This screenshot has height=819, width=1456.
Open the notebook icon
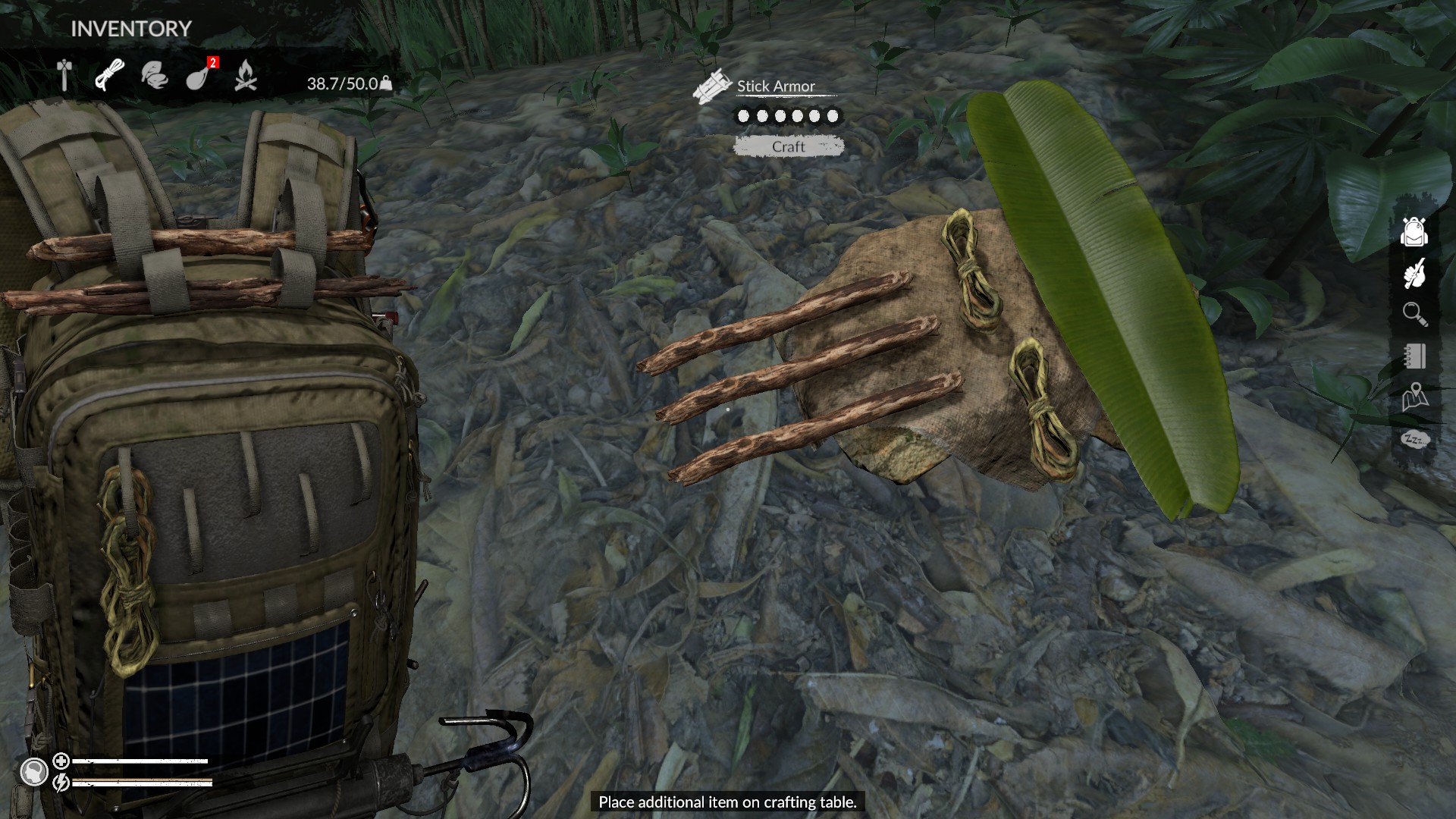pyautogui.click(x=1414, y=356)
